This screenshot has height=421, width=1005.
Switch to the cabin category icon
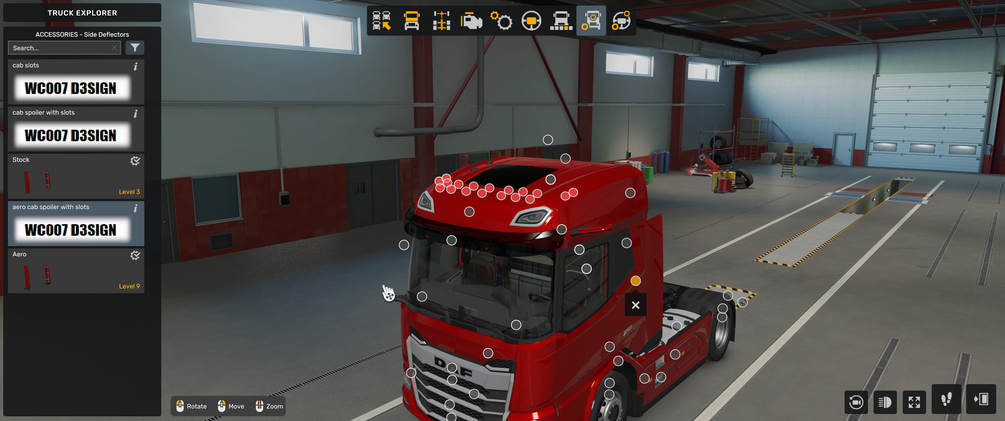click(x=411, y=21)
